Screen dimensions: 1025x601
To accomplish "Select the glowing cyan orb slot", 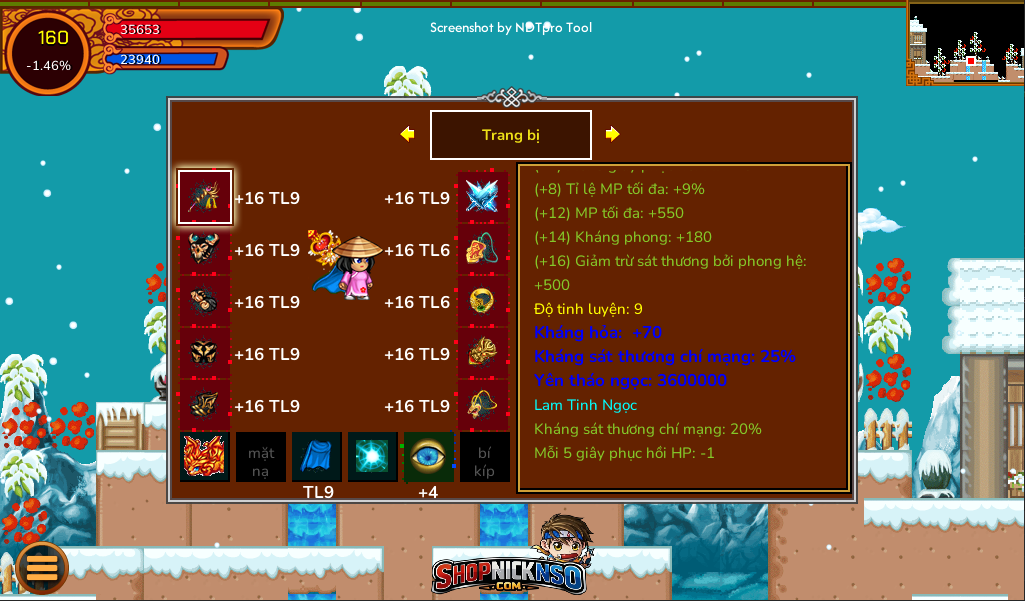I will click(373, 457).
